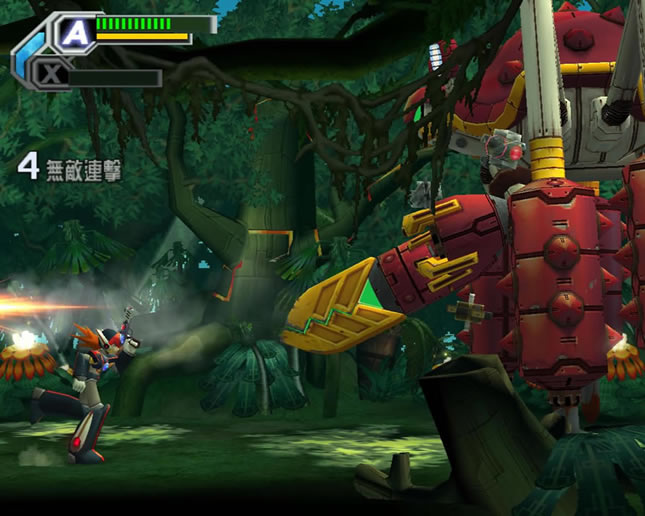Switch to the reserve character X badge
Image resolution: width=645 pixels, height=516 pixels.
(x=51, y=75)
